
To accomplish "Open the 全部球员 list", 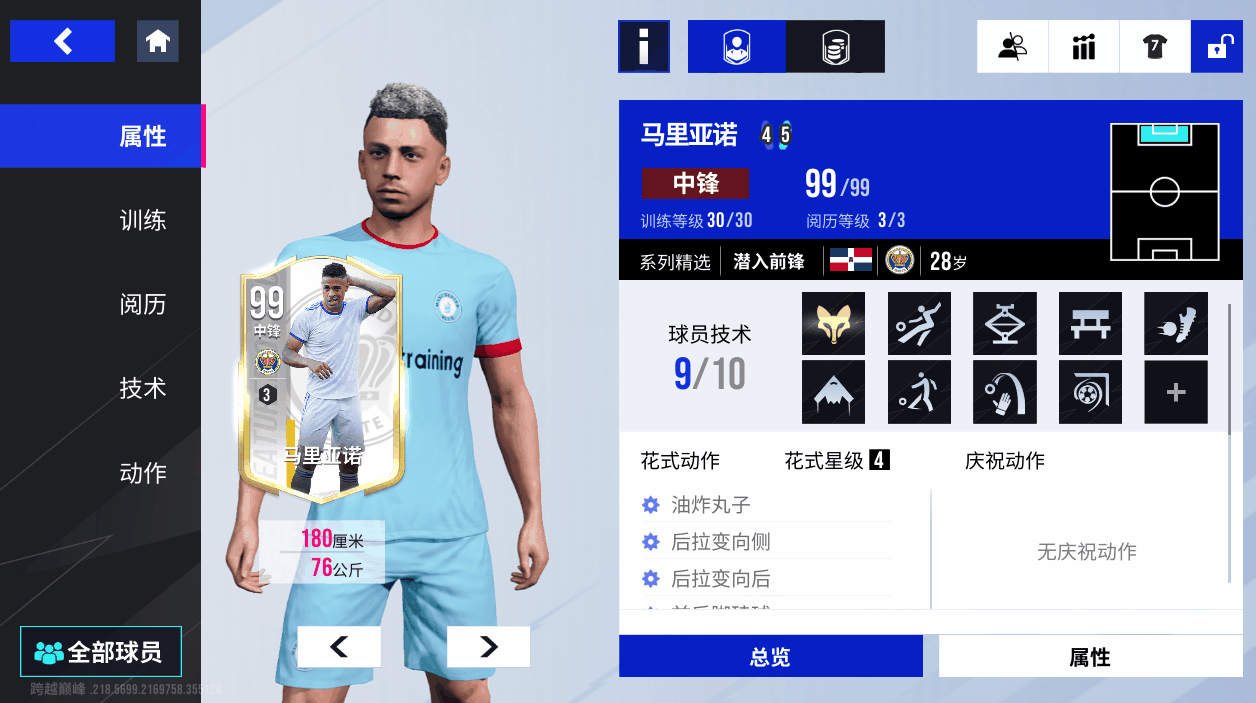I will pyautogui.click(x=100, y=652).
